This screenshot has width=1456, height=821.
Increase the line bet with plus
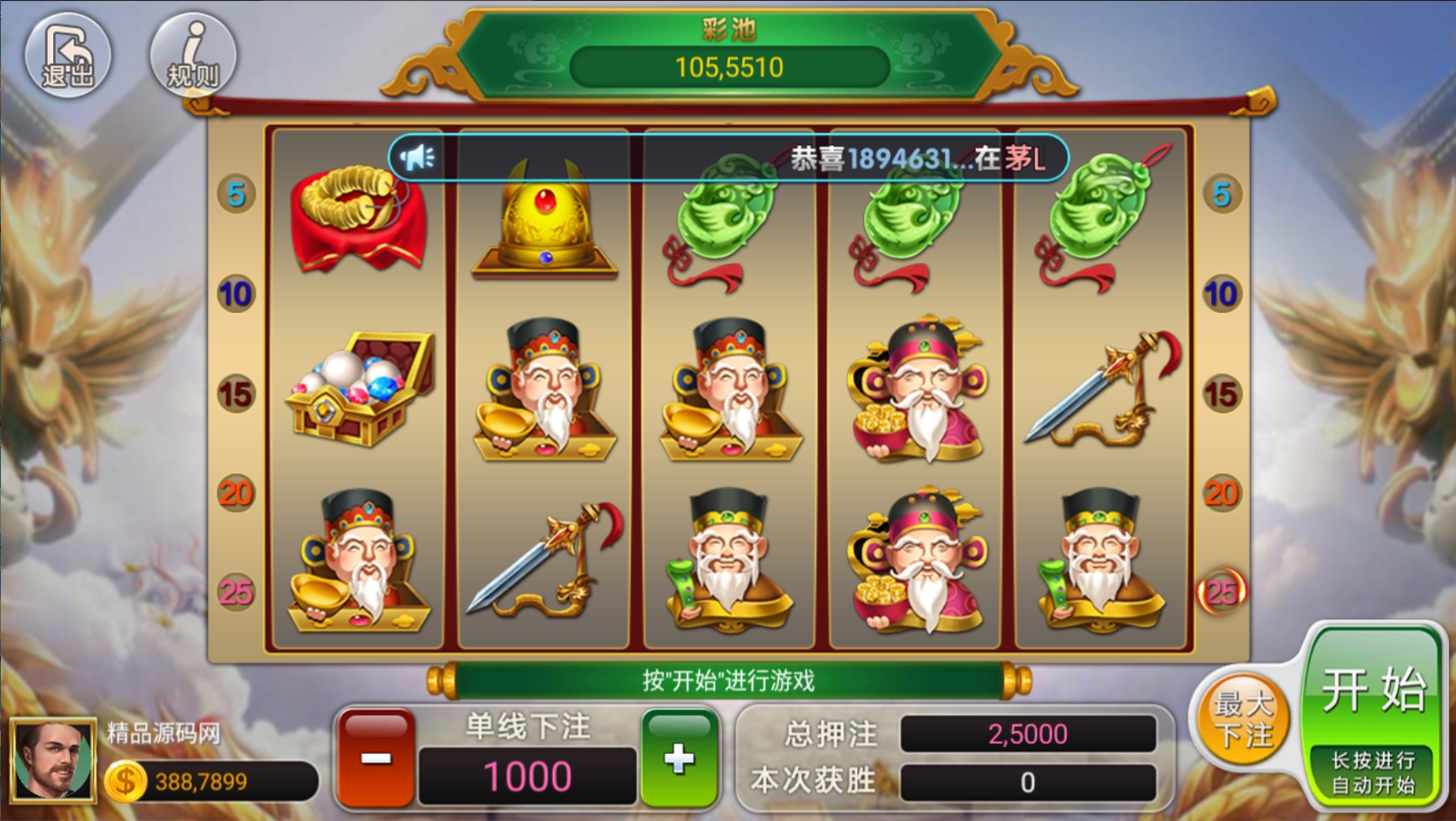pos(679,758)
